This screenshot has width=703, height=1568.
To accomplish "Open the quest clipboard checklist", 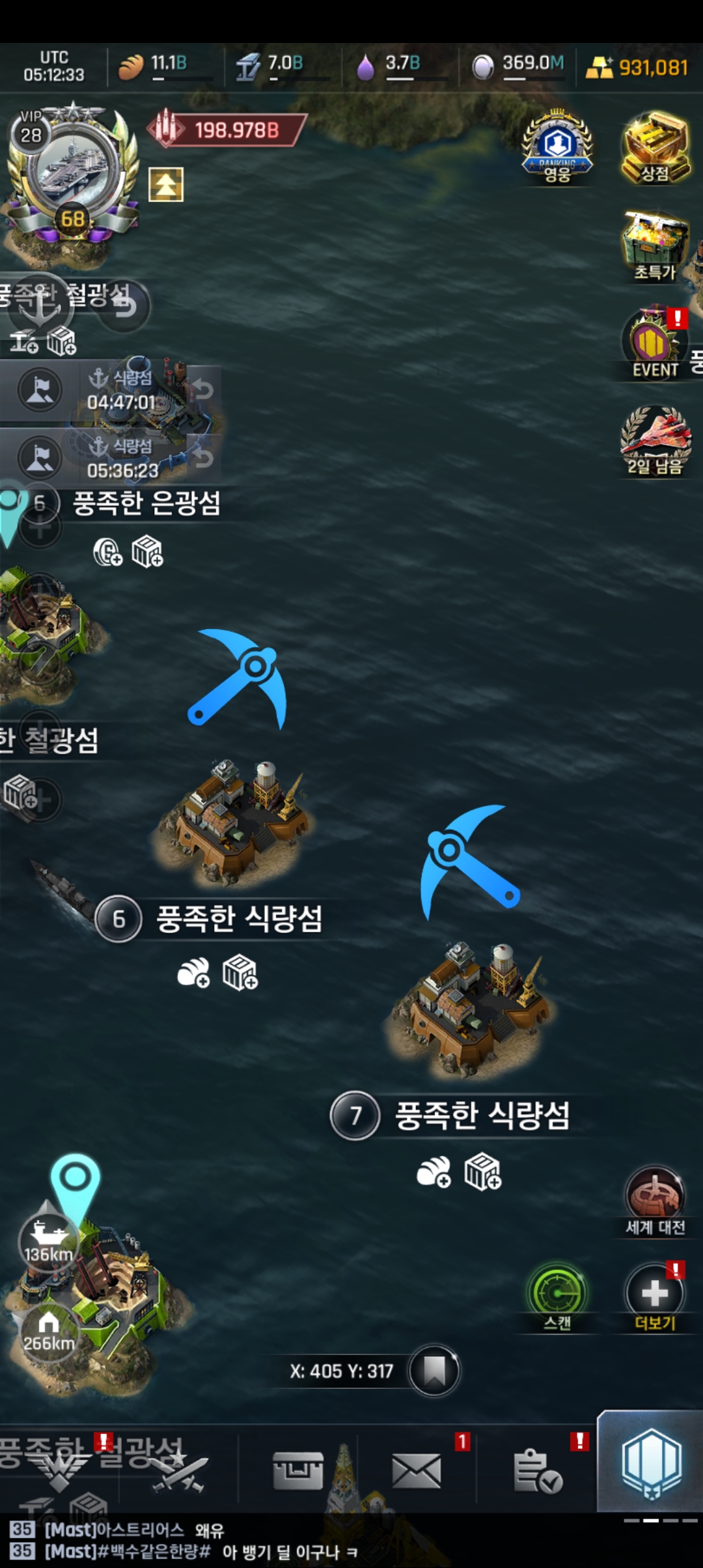I will 537,1471.
